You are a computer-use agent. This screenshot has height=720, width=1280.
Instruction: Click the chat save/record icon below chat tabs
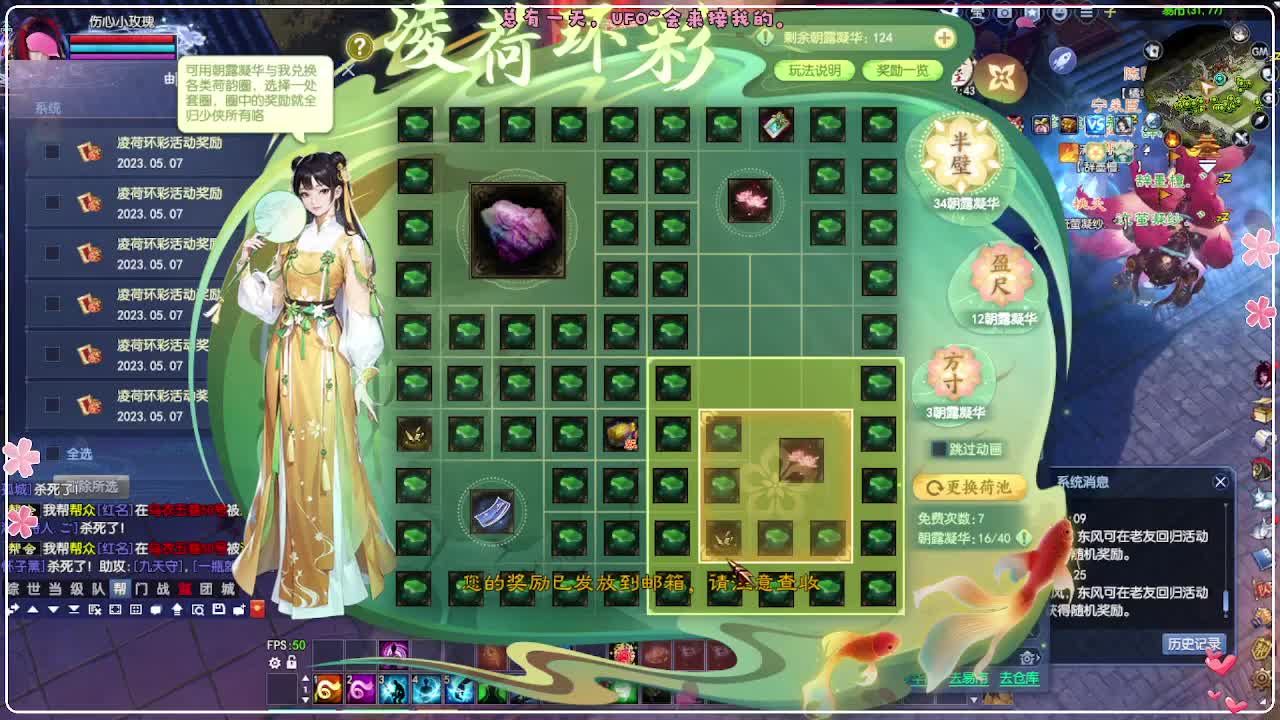point(219,609)
